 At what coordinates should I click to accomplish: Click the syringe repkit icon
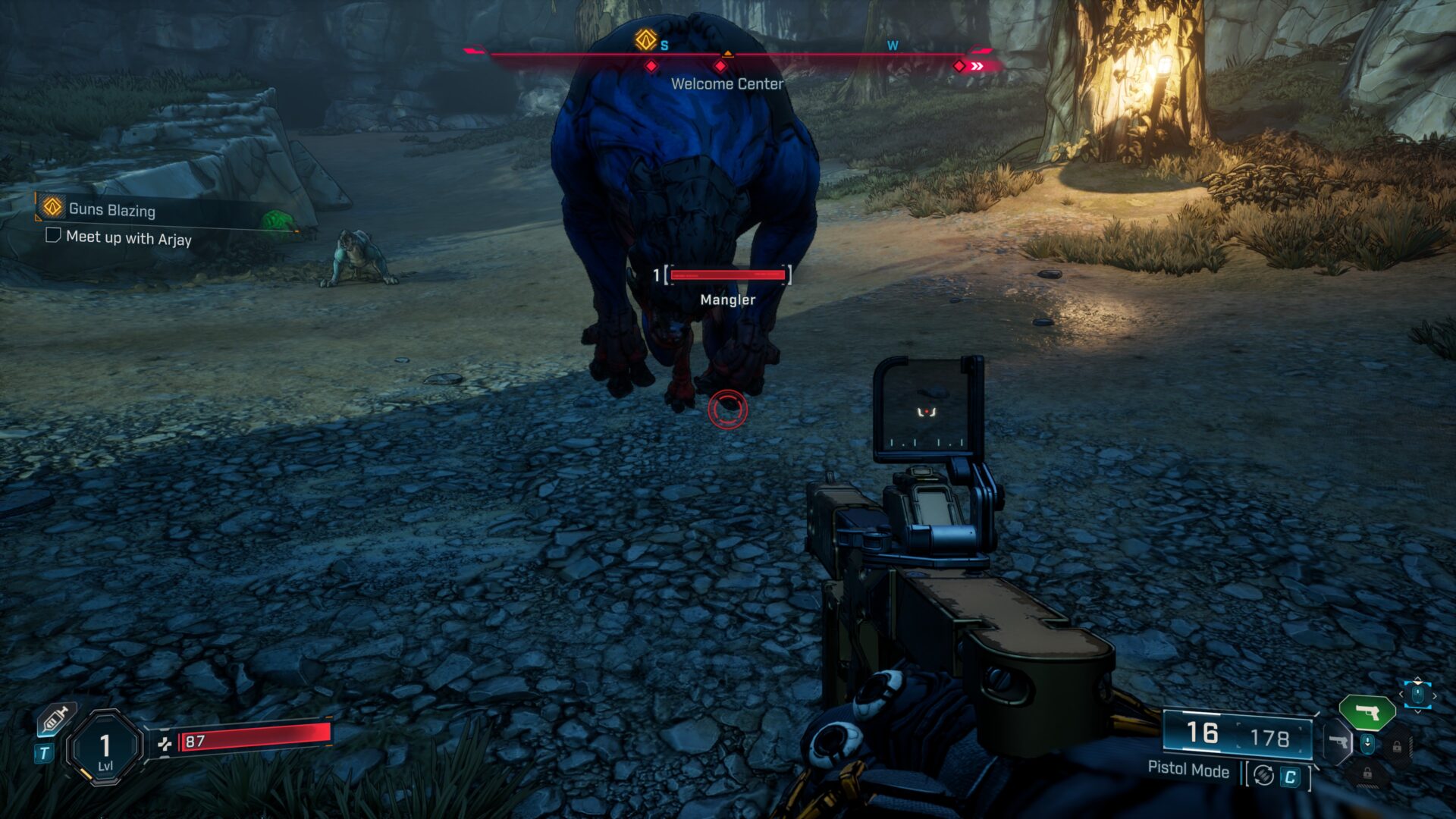coord(56,719)
